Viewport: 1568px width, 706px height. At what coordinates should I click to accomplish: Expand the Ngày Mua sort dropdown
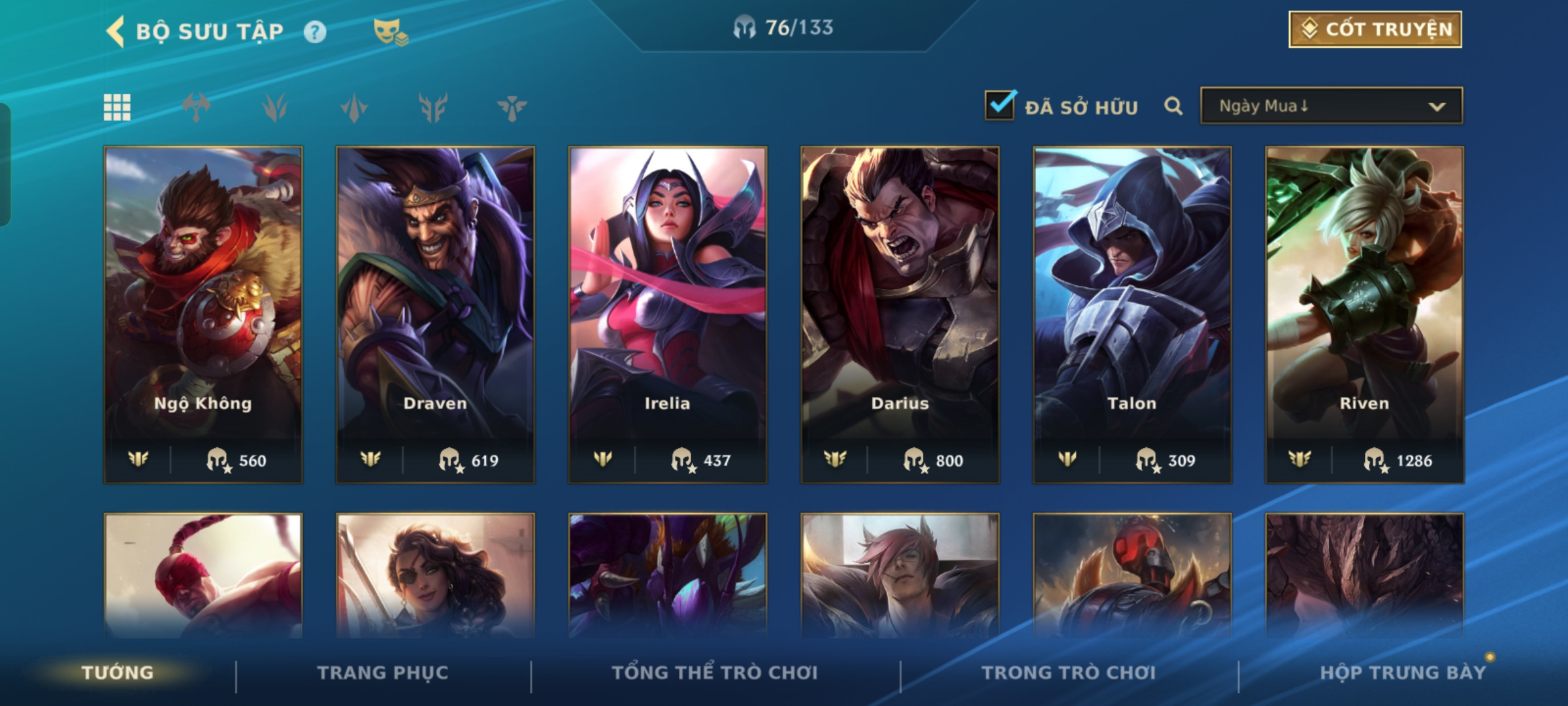pos(1331,106)
